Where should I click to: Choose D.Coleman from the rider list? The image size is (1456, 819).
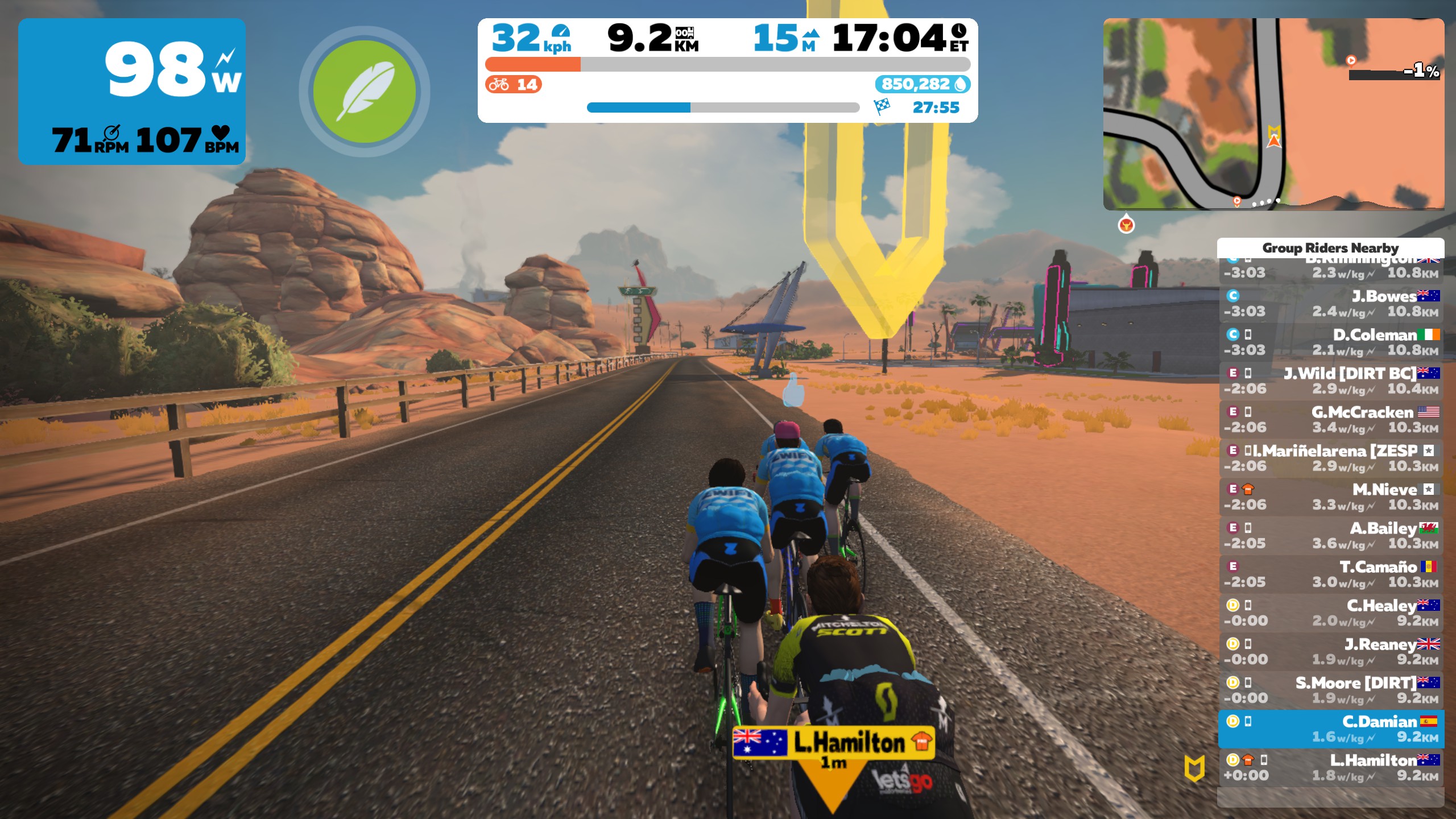coord(1330,342)
